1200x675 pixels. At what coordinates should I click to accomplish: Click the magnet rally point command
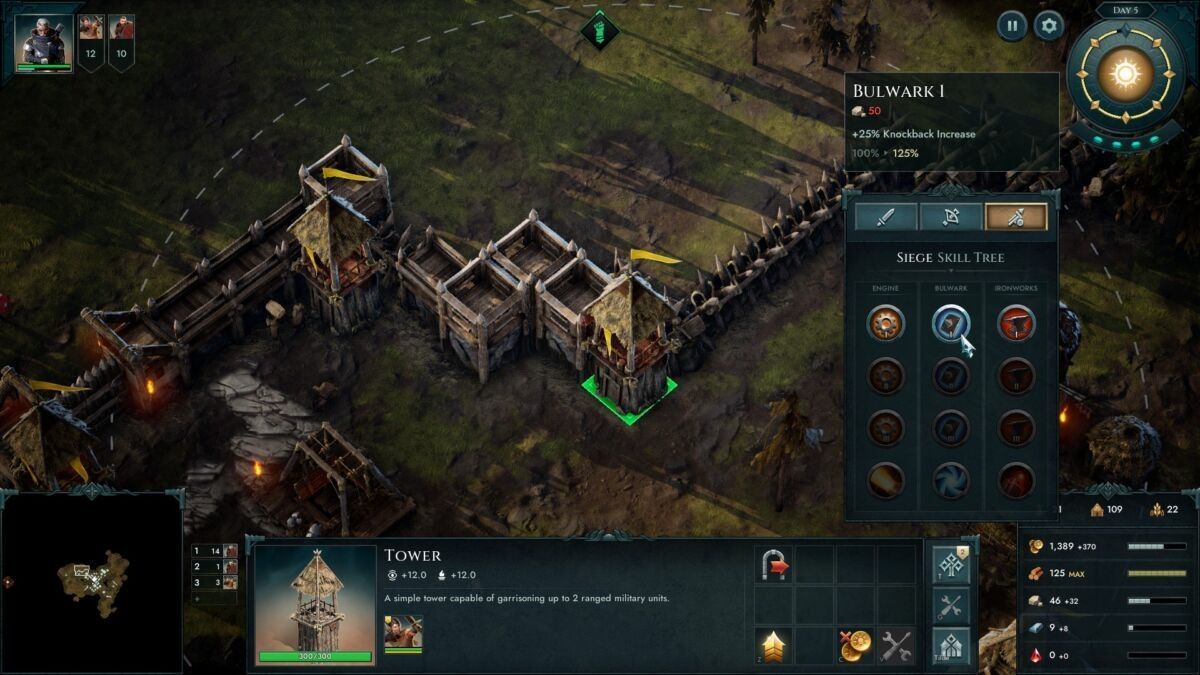[774, 564]
